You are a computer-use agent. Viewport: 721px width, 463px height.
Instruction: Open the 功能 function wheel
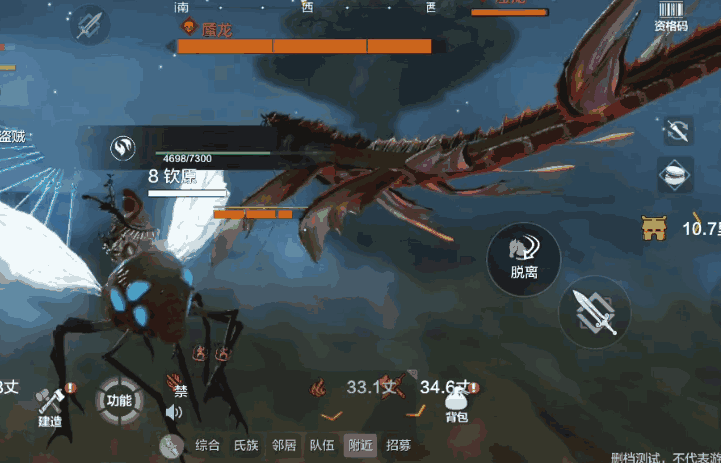tap(118, 401)
